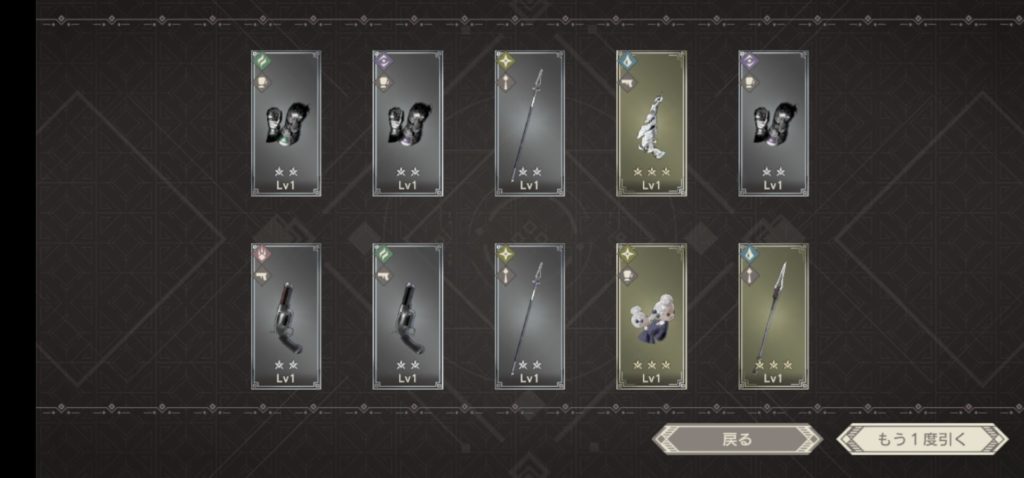1024x478 pixels.
Task: Pick the green wind-element revolver card
Action: coord(407,316)
